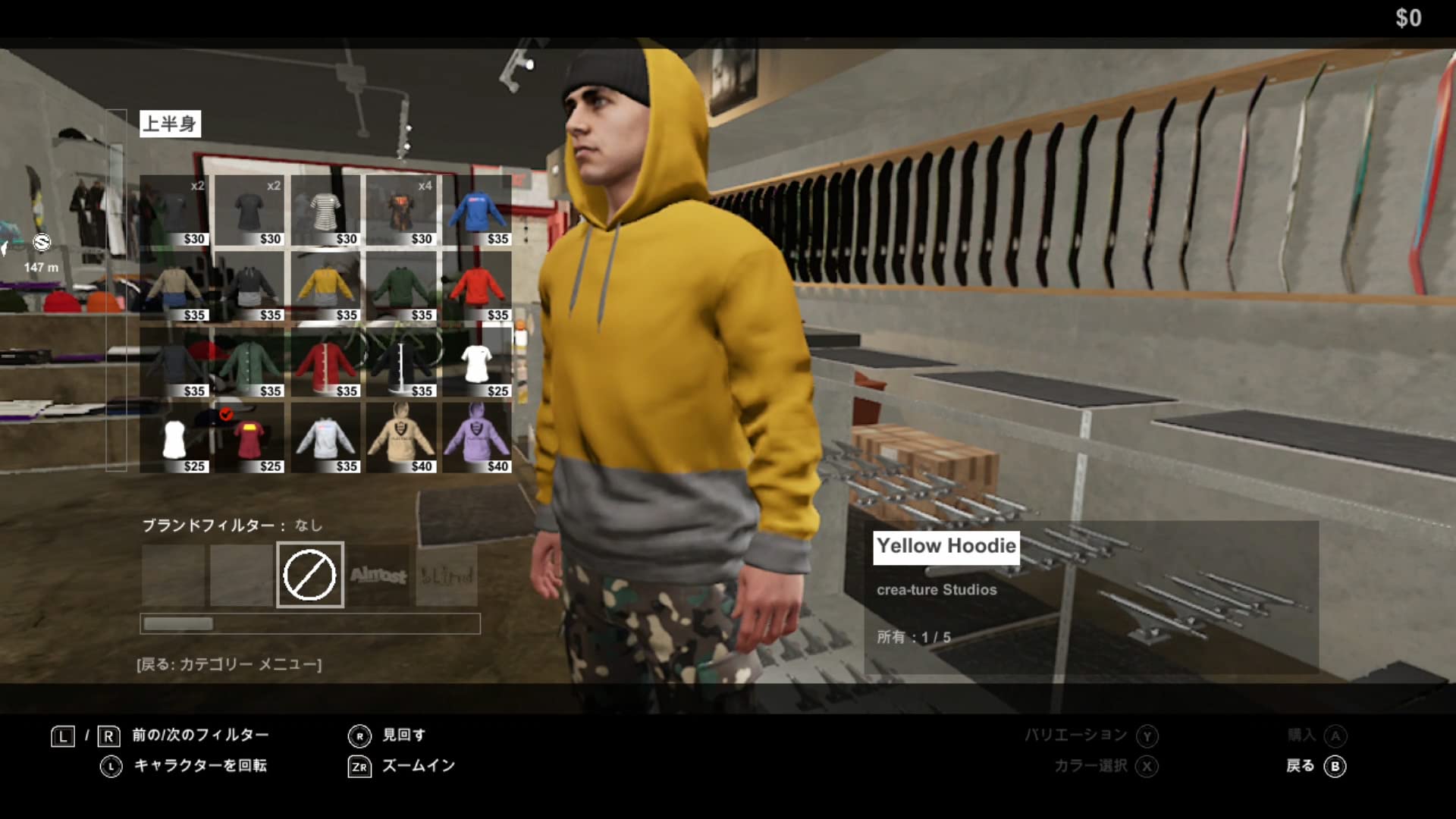The image size is (1456, 819).
Task: Choose the purple logo hoodie for $40
Action: click(477, 438)
